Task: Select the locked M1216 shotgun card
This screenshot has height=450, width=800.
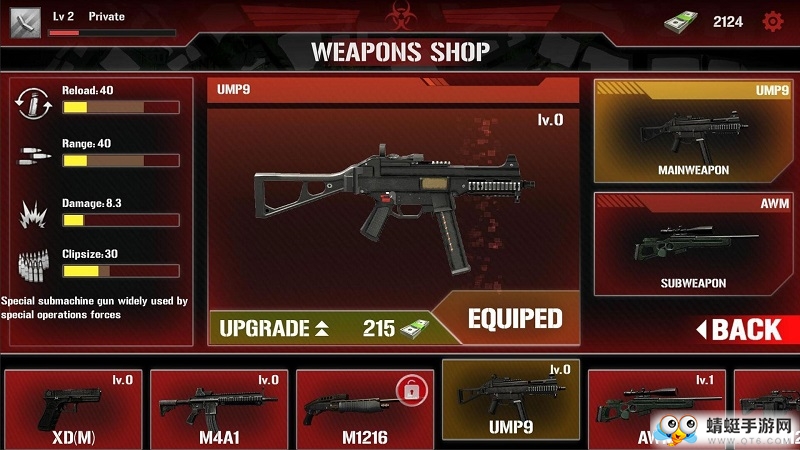Action: 364,409
